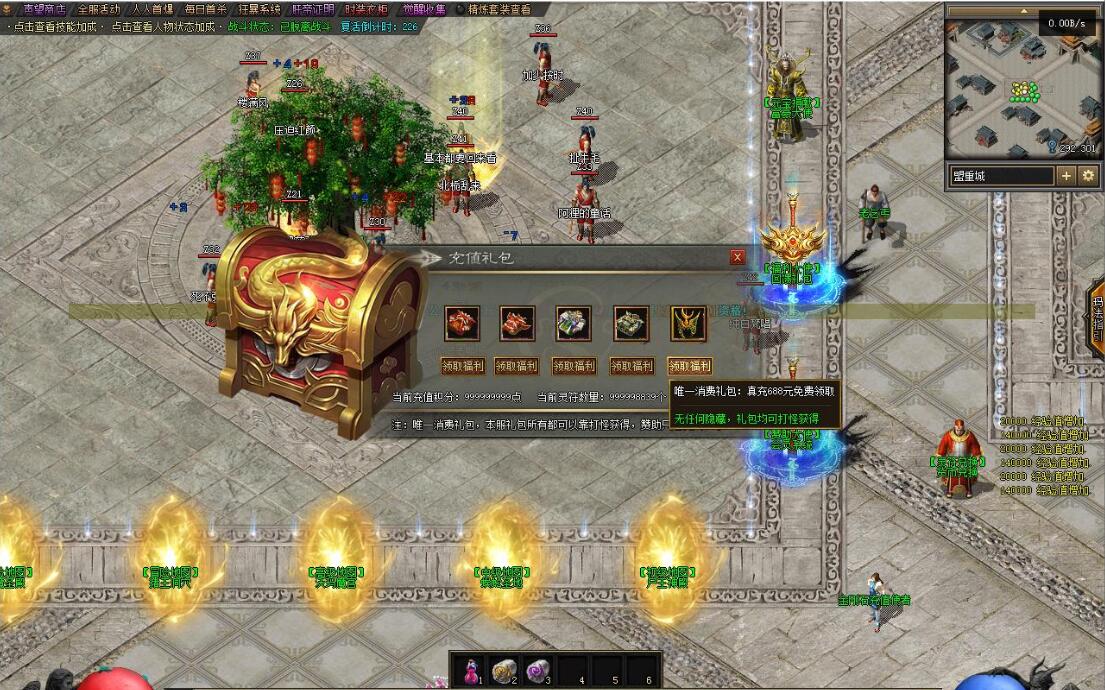Open the 旺帝证明 menu entry
The width and height of the screenshot is (1105, 690).
pyautogui.click(x=314, y=9)
